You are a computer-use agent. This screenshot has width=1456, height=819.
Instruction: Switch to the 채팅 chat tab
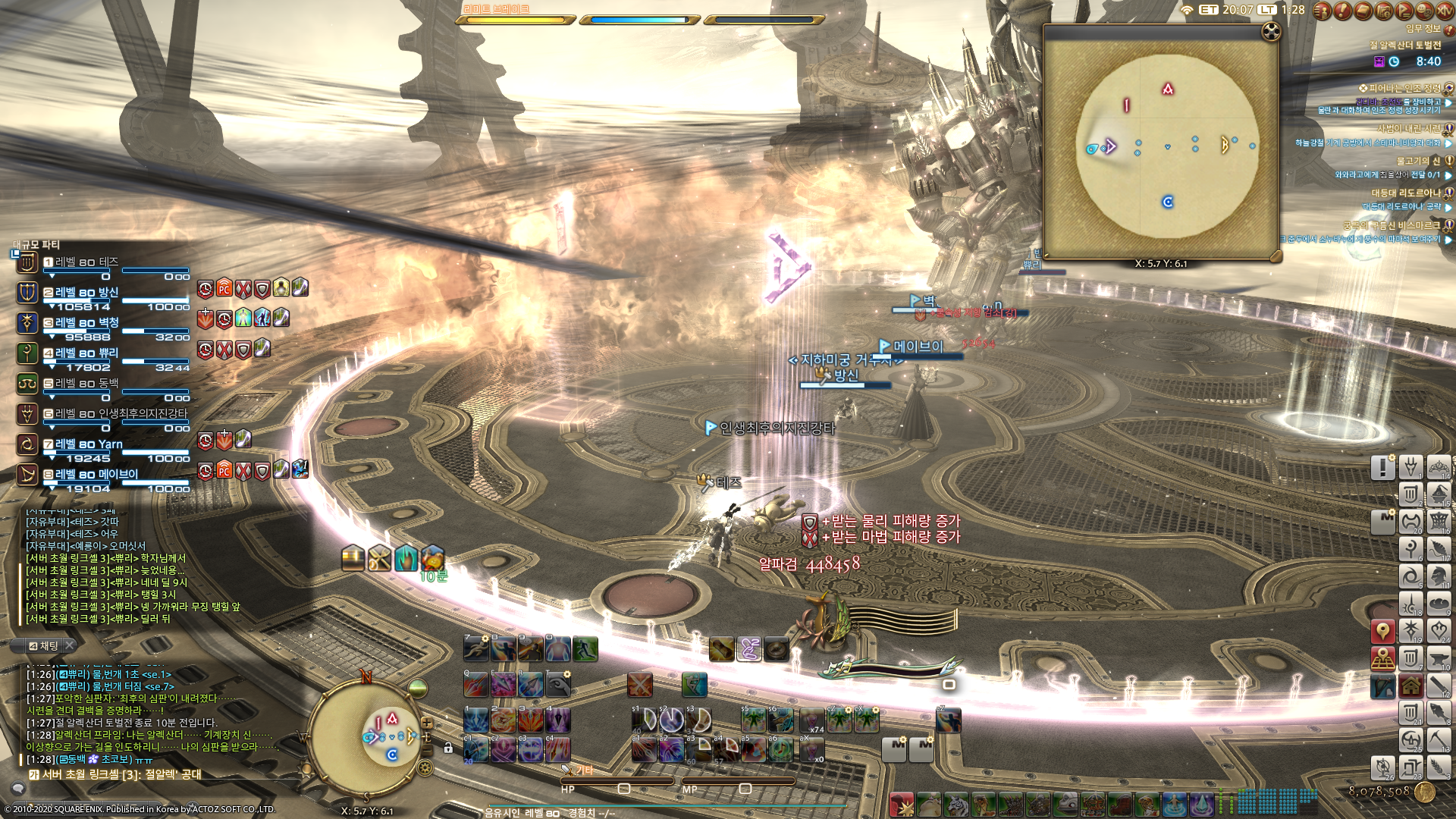47,645
